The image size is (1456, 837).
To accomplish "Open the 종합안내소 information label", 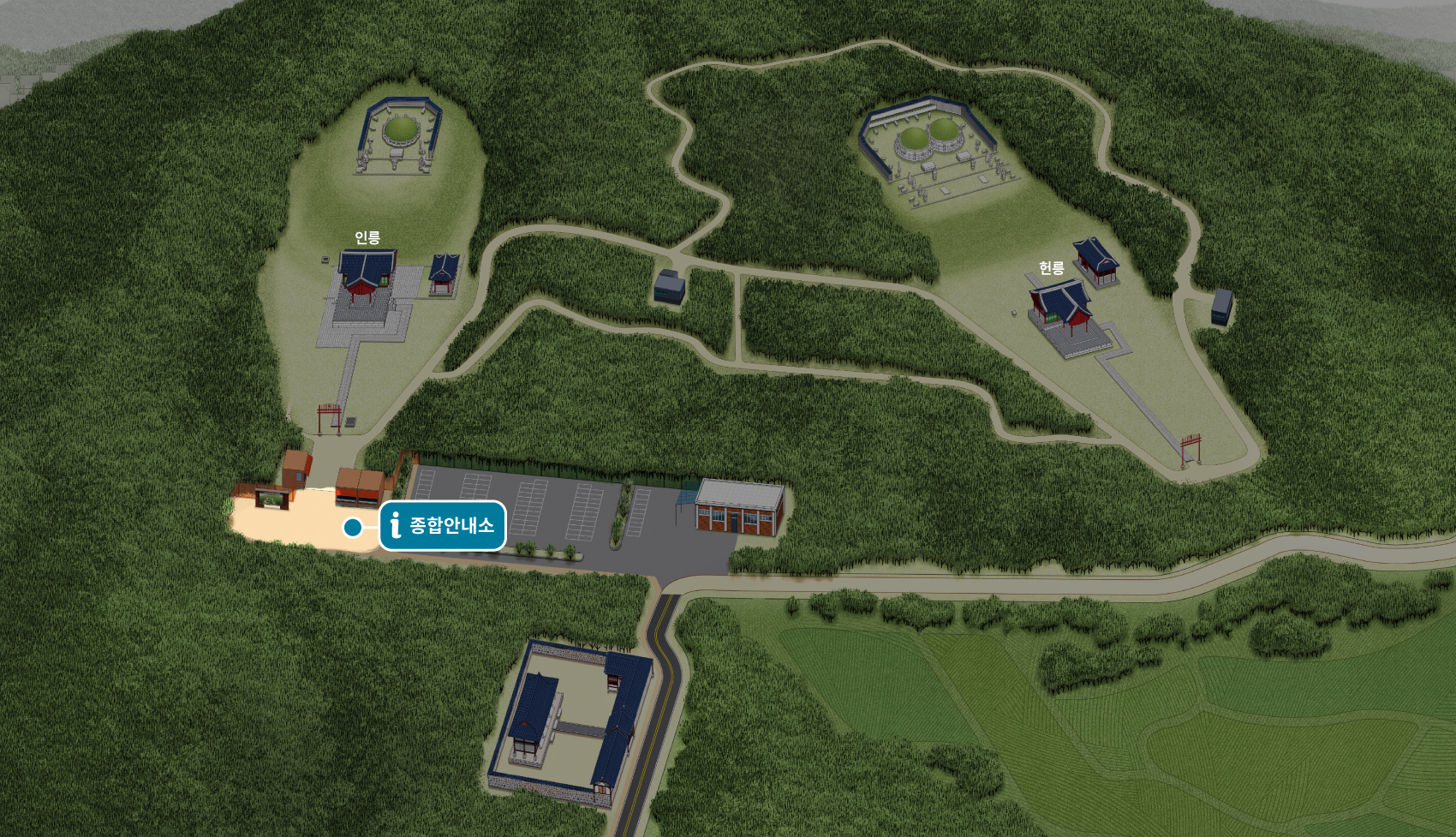I will 443,525.
